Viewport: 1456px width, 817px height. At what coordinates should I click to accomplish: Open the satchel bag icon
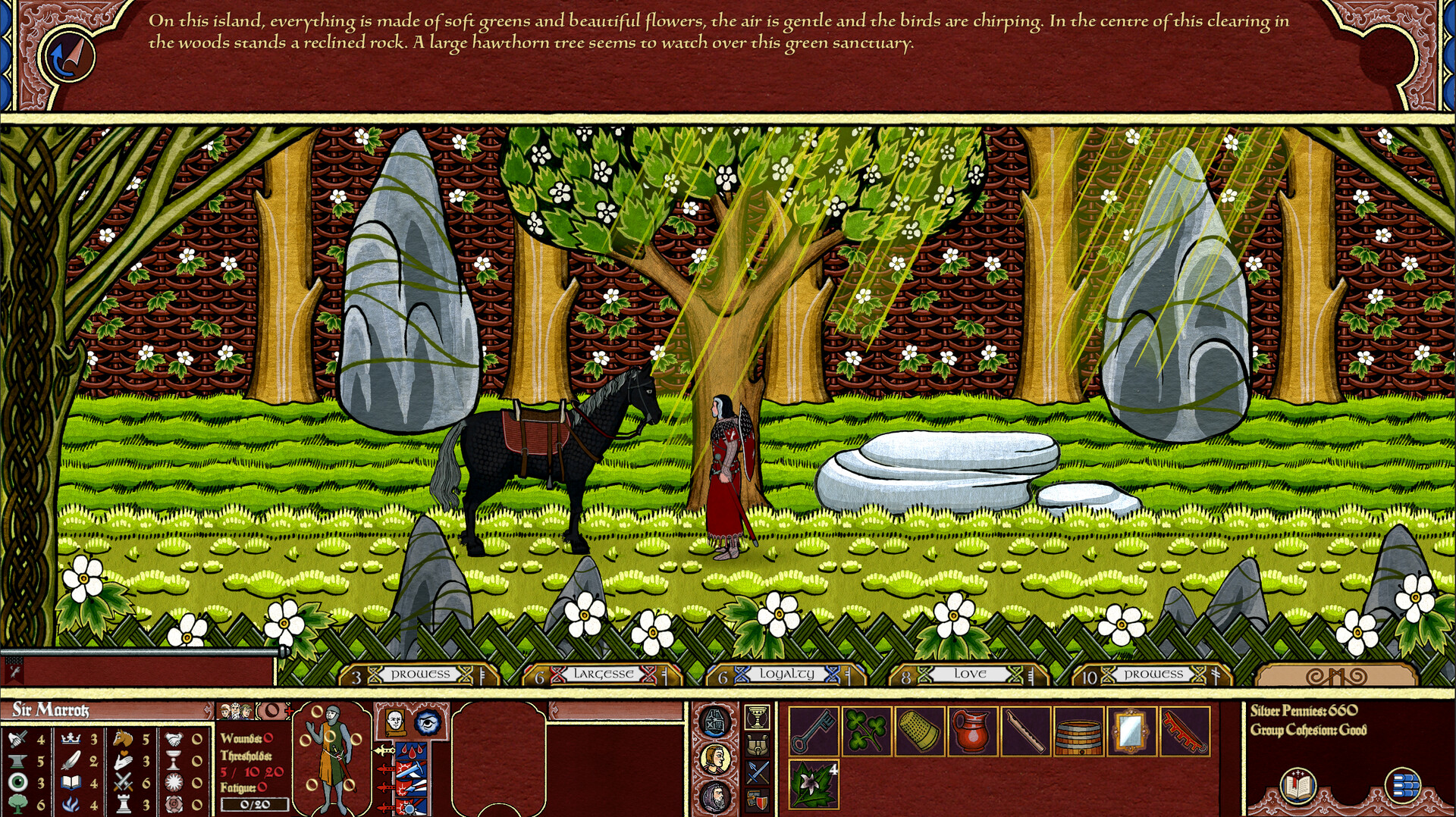pyautogui.click(x=757, y=745)
